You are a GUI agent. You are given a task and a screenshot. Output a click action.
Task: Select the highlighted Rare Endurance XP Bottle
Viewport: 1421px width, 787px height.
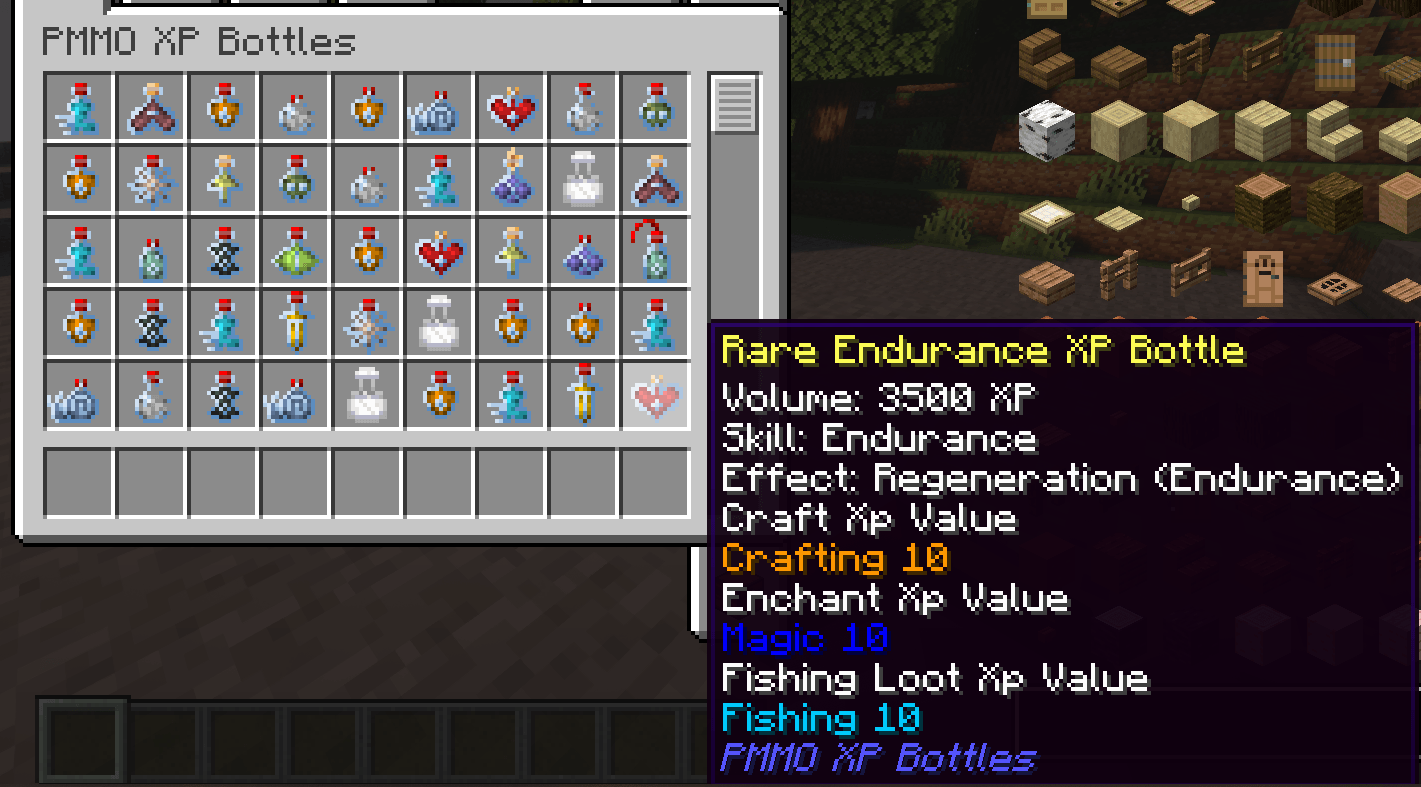tap(654, 396)
